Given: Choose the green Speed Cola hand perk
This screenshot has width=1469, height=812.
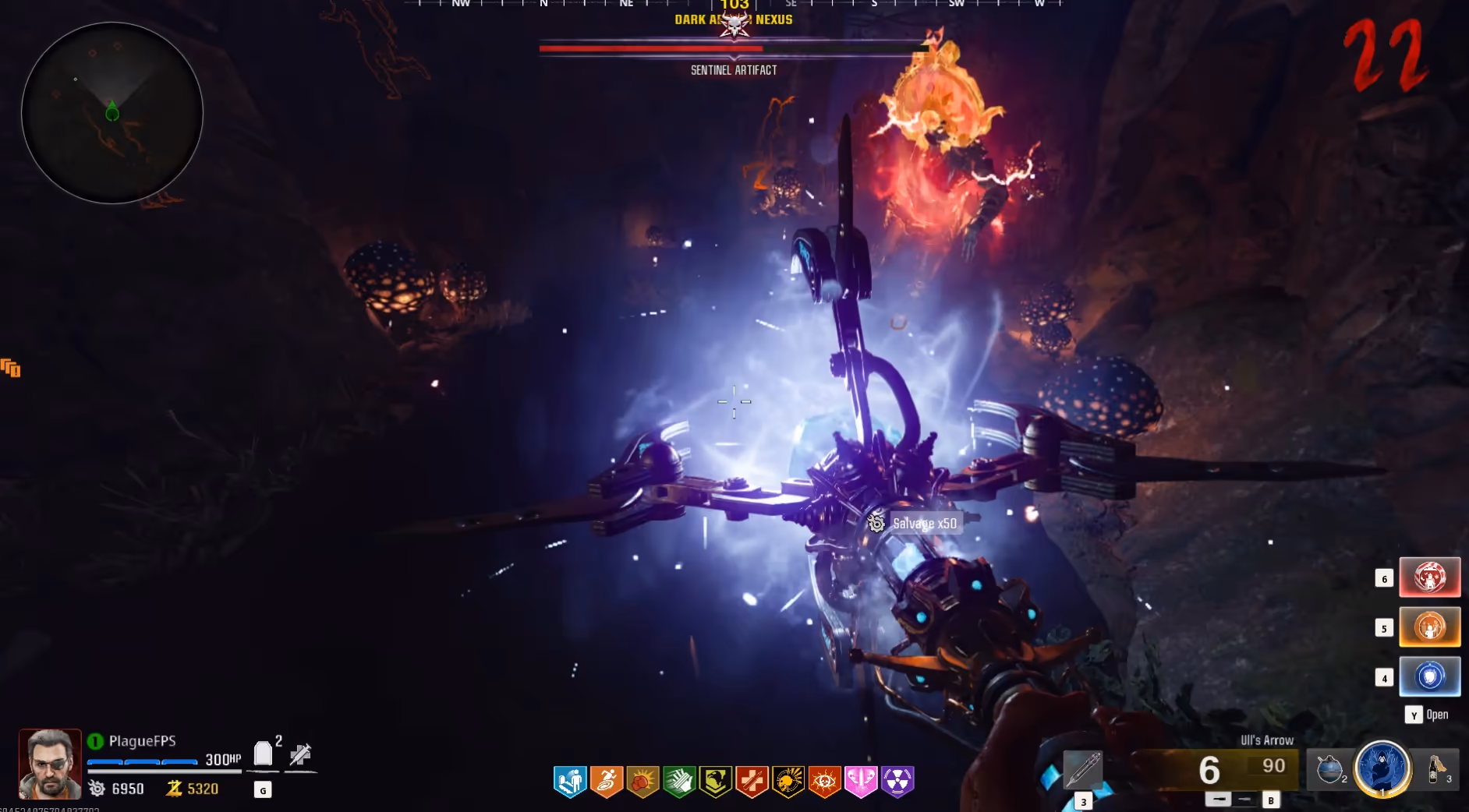Looking at the screenshot, I should 679,781.
